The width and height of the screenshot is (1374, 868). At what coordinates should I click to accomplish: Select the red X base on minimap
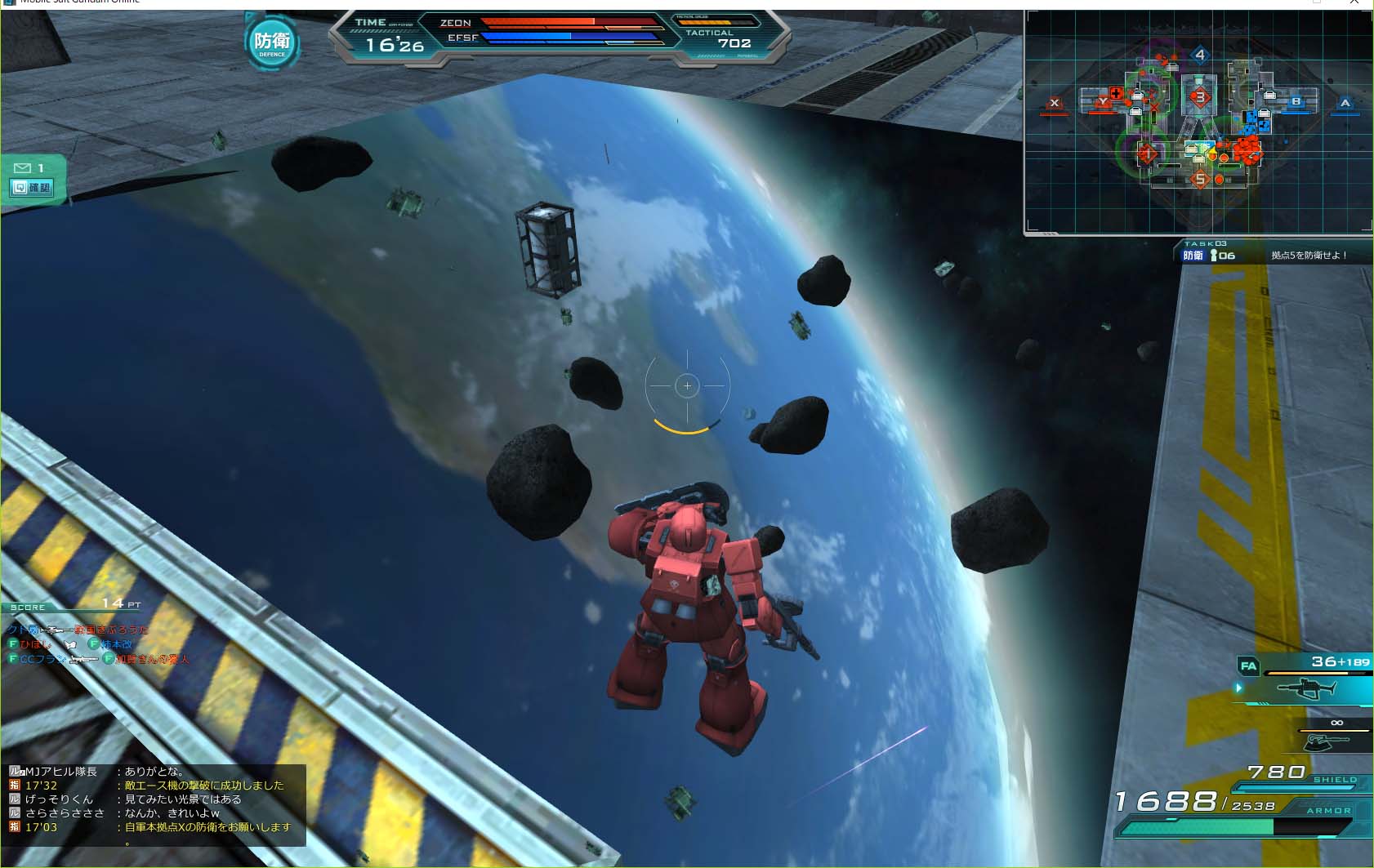pyautogui.click(x=1054, y=104)
